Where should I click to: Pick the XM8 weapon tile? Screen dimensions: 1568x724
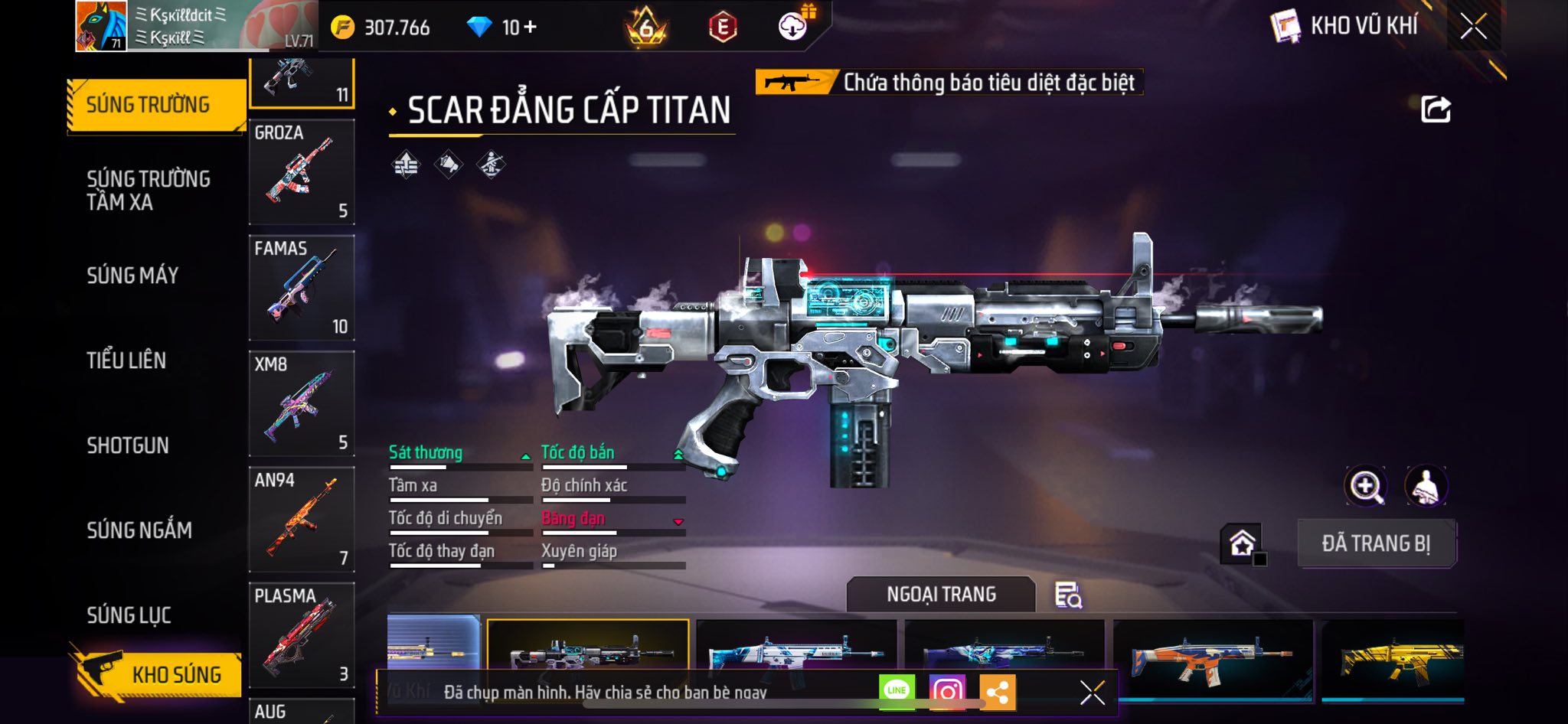click(x=302, y=404)
